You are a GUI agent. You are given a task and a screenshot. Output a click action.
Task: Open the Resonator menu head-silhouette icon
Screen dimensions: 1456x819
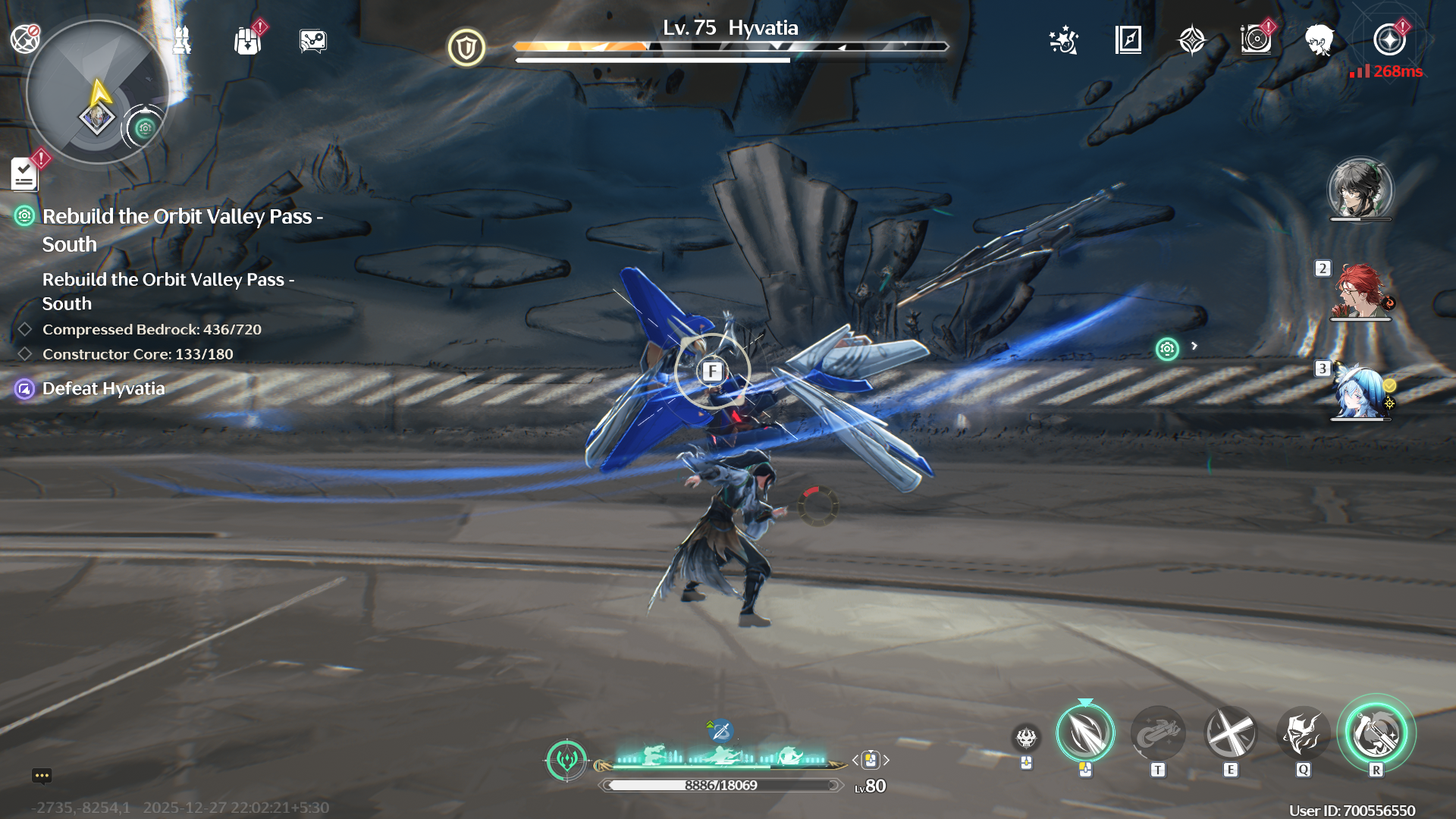(x=1320, y=42)
